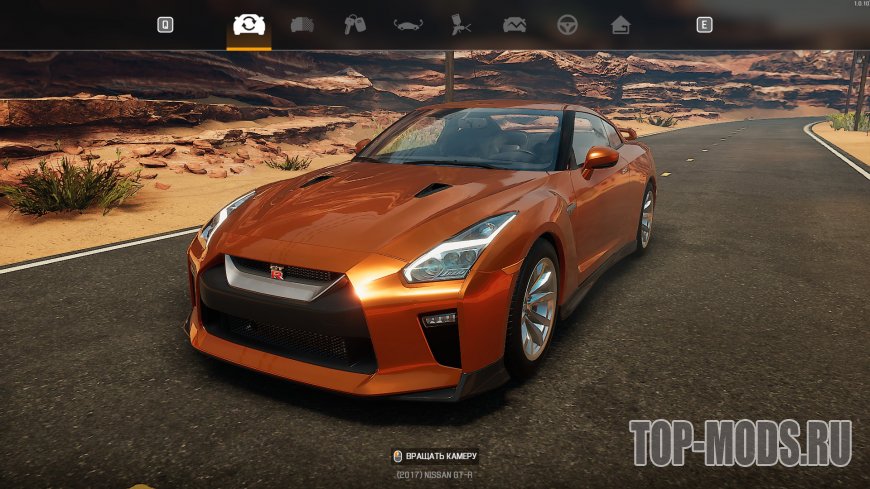Open the car body silhouette tab

click(408, 25)
